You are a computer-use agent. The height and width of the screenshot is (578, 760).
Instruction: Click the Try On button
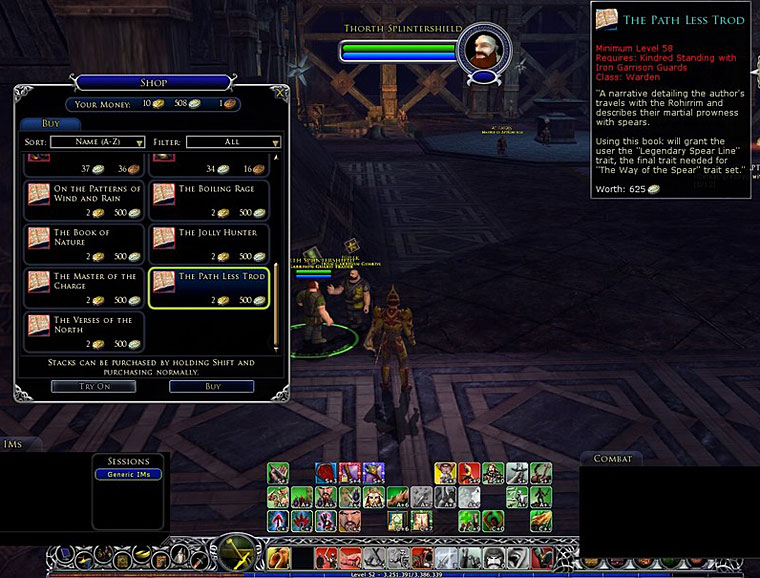(93, 386)
